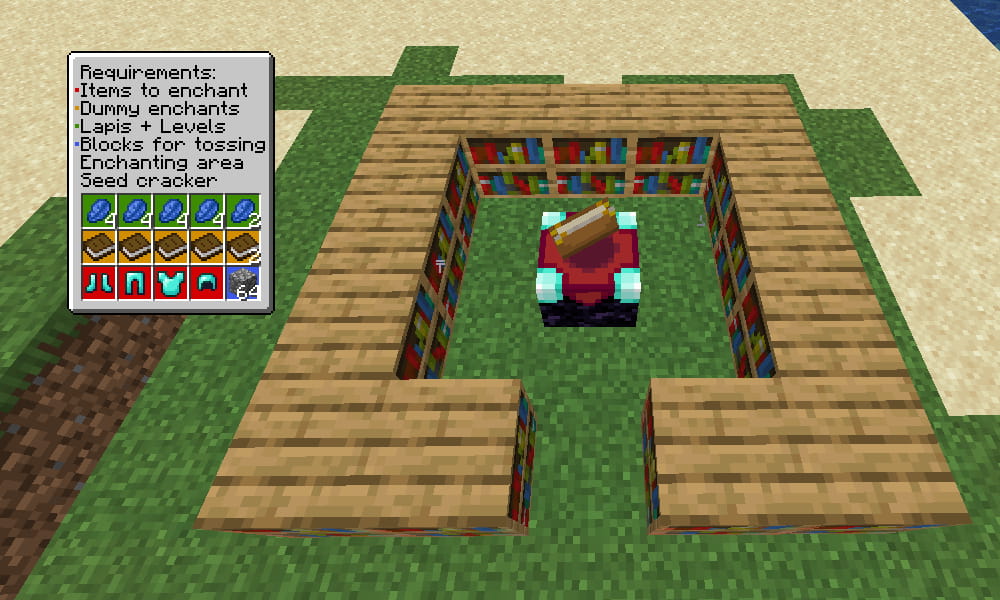Select the lapis lazuli stack showing 2
Image resolution: width=1000 pixels, height=600 pixels.
(x=242, y=211)
